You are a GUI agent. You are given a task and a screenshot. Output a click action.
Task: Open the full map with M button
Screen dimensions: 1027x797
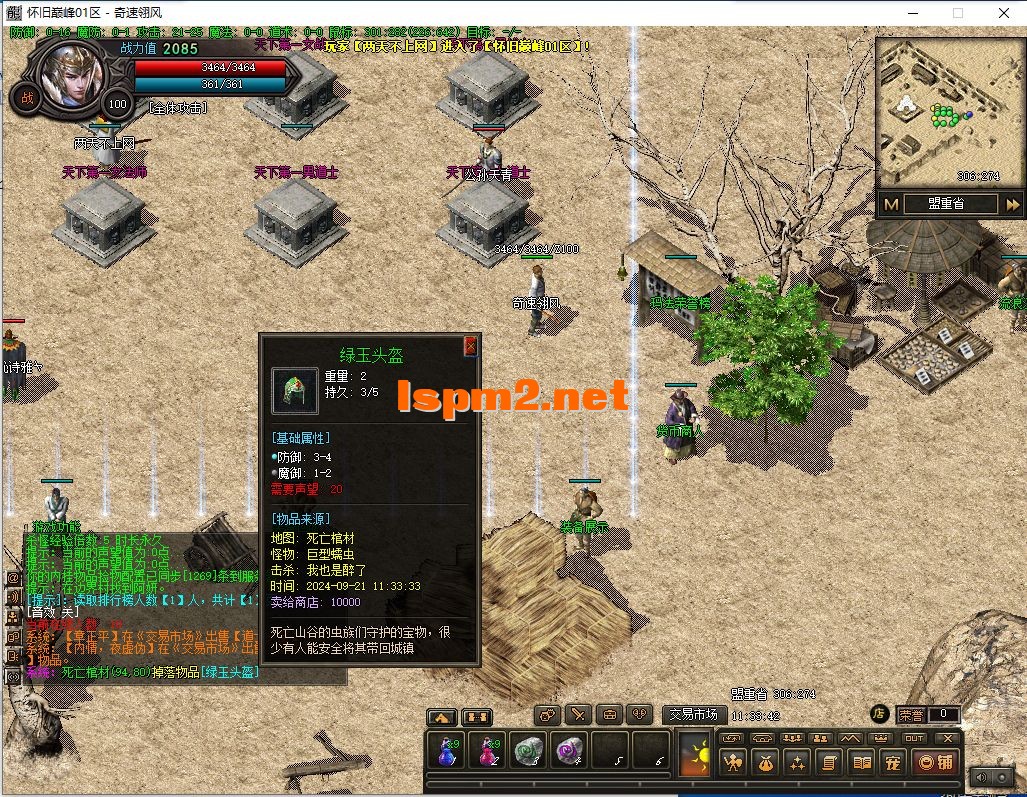[x=890, y=204]
